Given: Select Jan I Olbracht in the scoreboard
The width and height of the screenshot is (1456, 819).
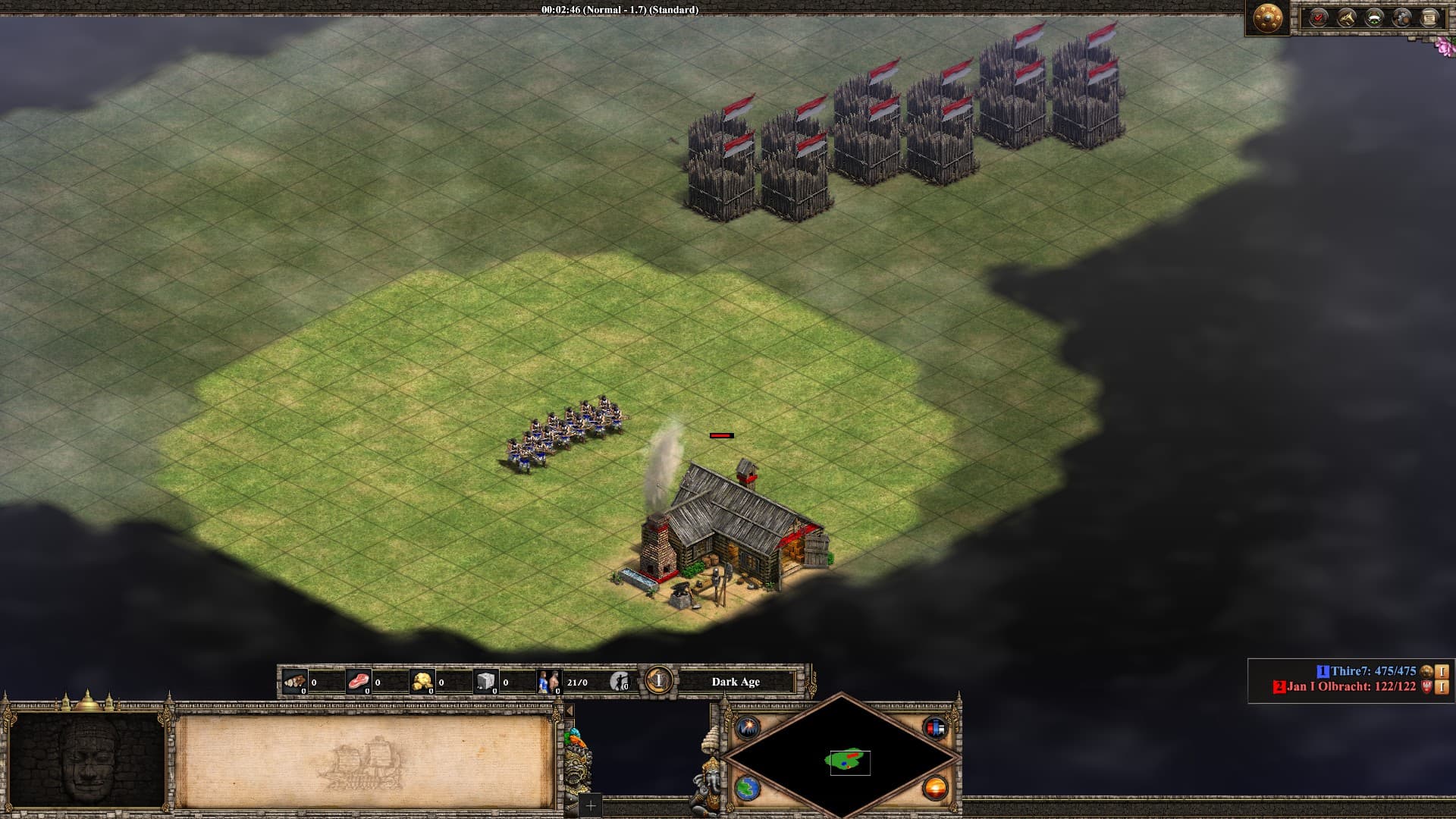Looking at the screenshot, I should (x=1351, y=686).
